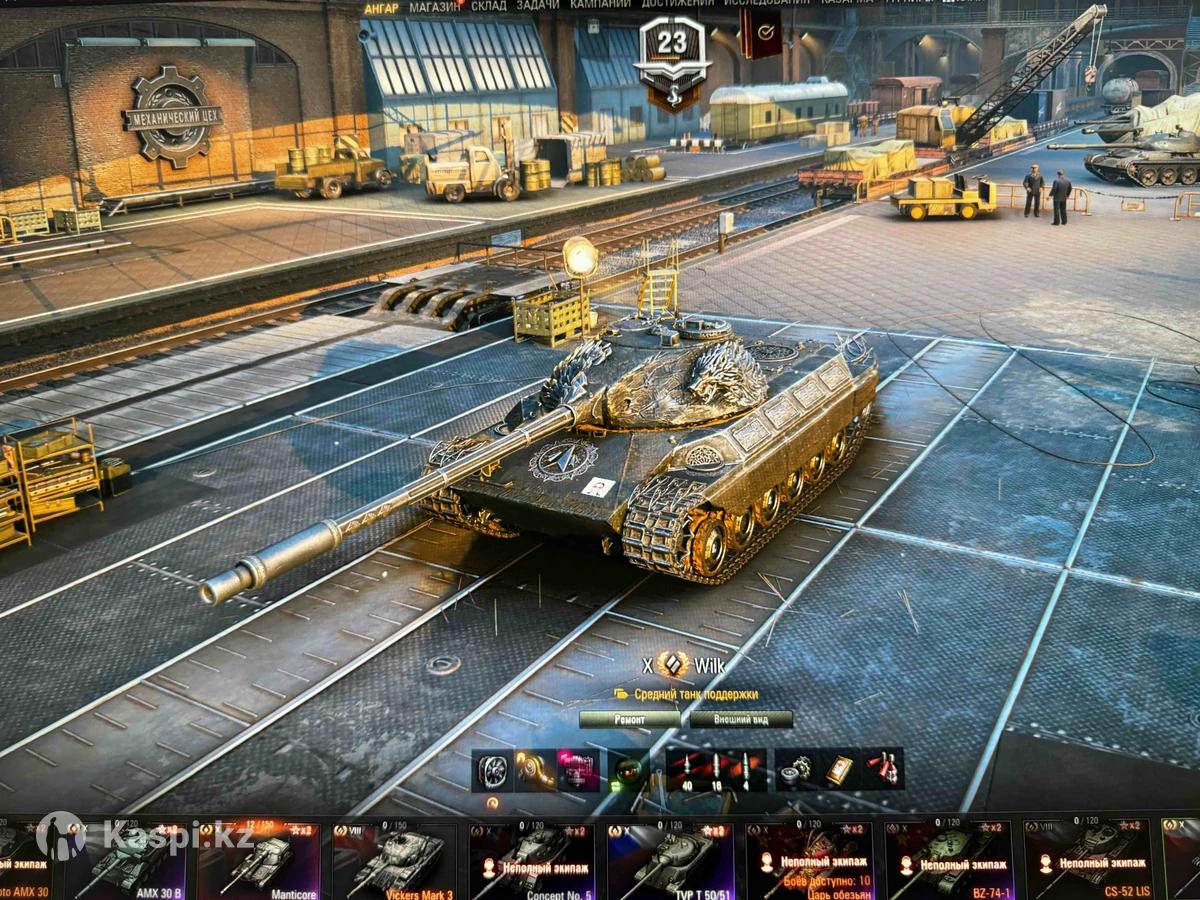This screenshot has height=900, width=1200.
Task: Open the ammunition shells loadout panel
Action: [715, 769]
